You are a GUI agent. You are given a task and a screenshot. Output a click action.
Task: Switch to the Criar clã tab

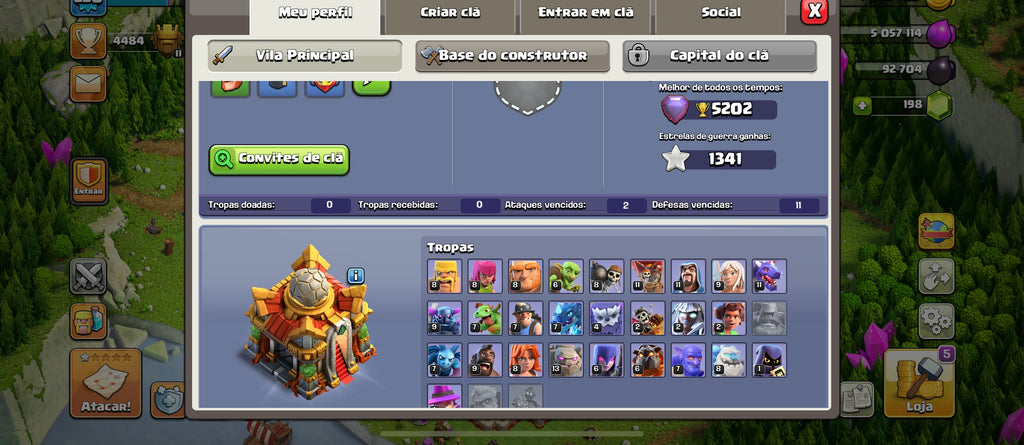point(449,14)
